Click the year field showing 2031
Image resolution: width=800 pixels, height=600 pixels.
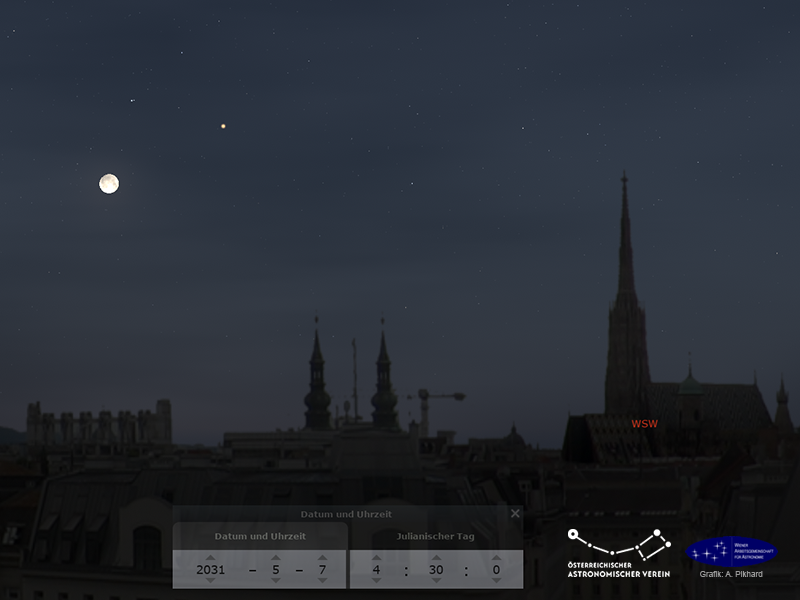pyautogui.click(x=210, y=569)
